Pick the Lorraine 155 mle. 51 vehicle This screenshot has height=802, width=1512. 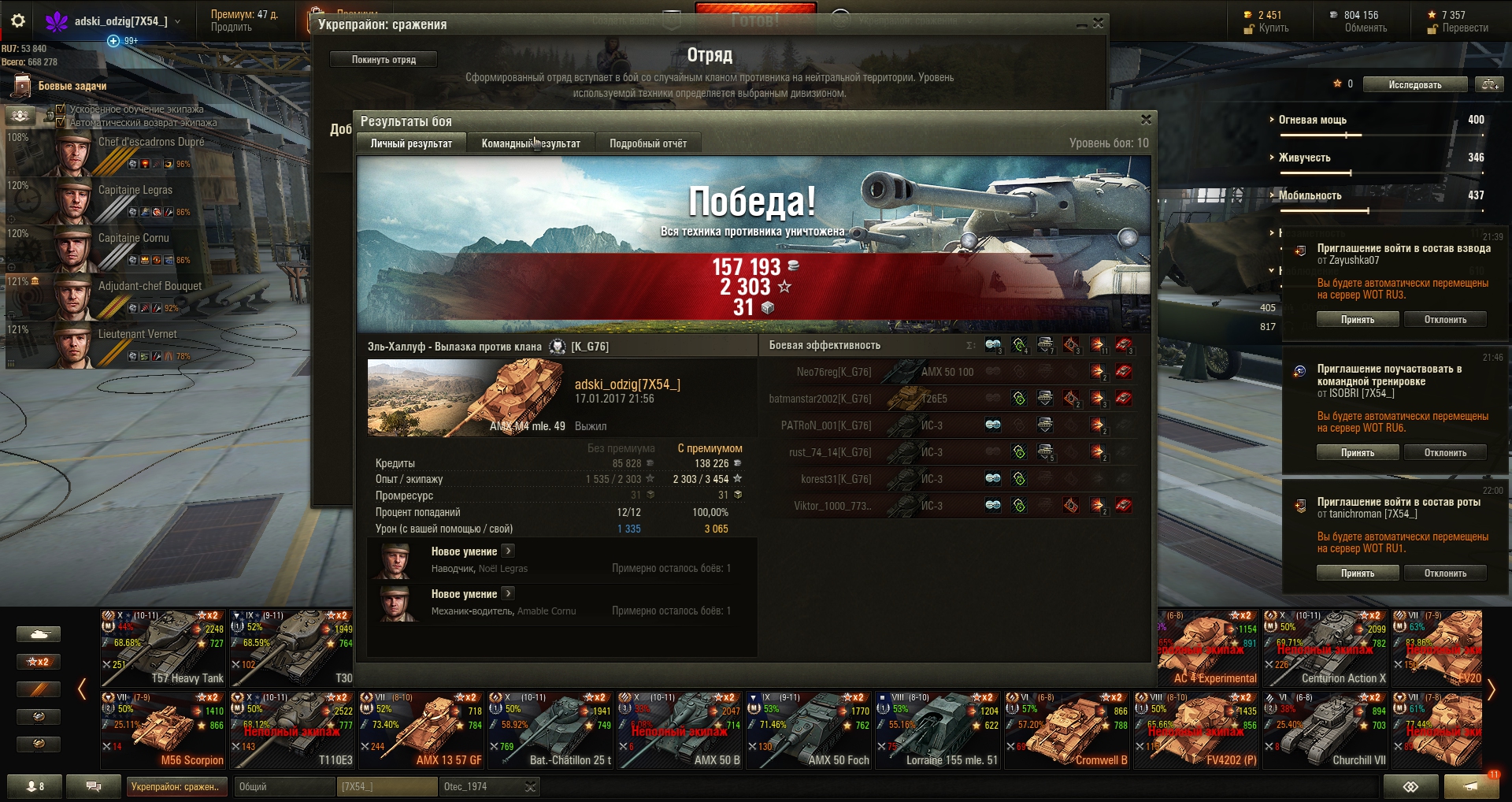coord(938,730)
